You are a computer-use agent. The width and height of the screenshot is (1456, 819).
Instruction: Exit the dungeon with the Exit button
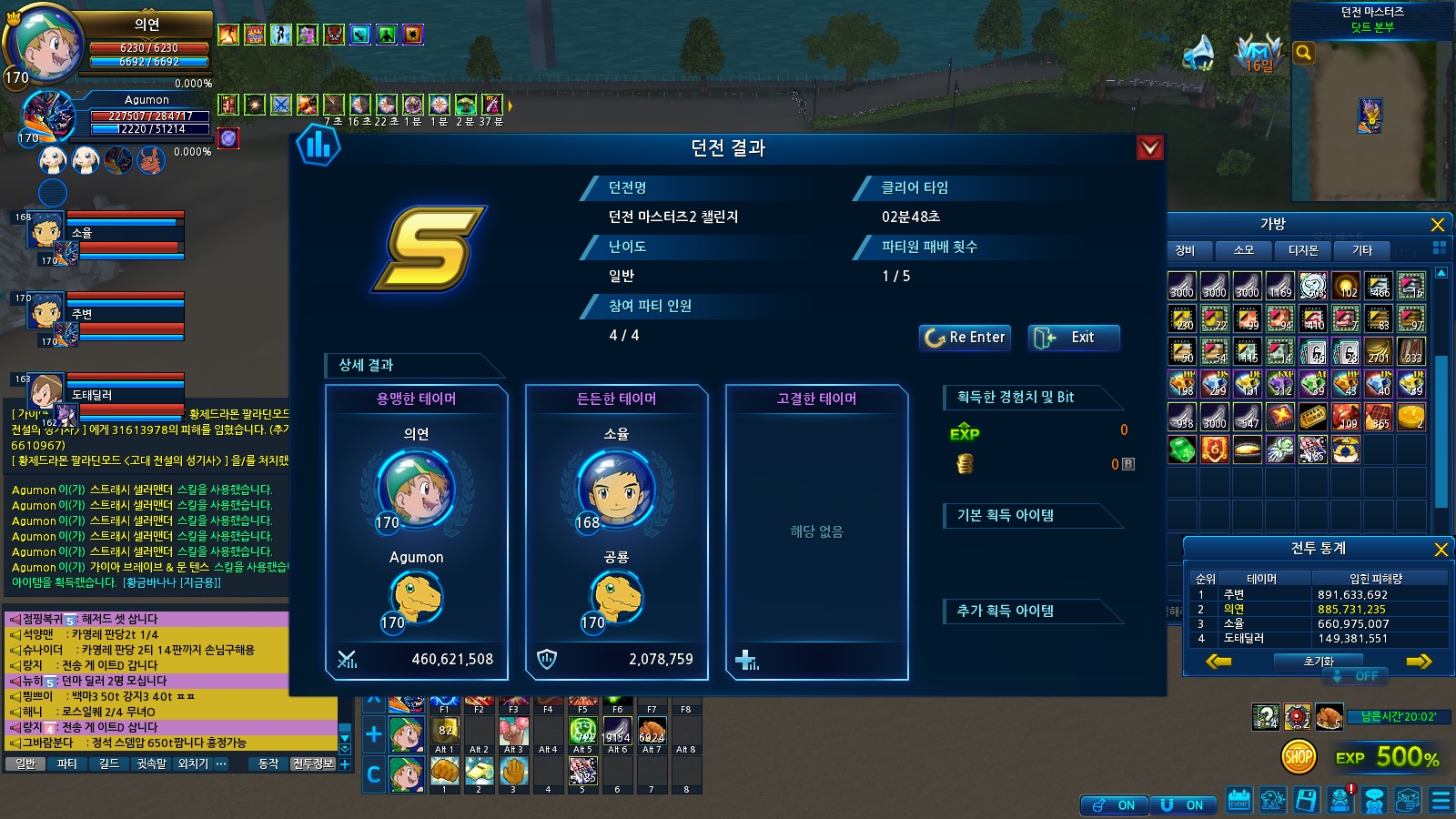click(1073, 338)
